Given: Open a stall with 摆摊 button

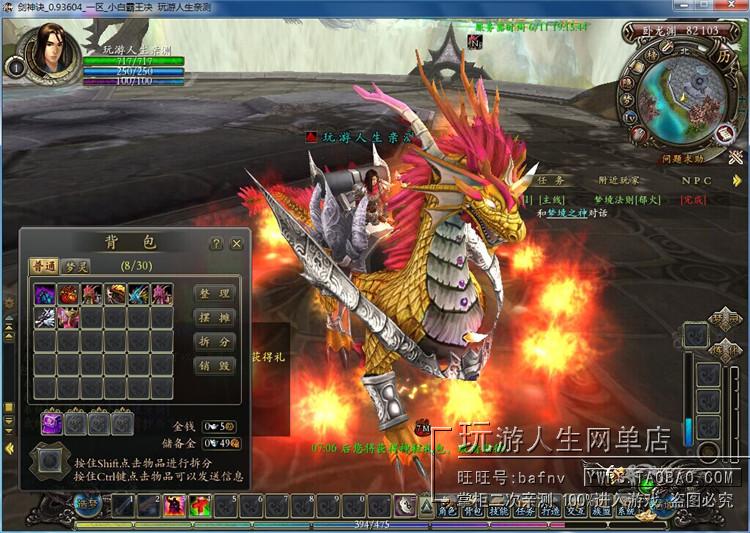Looking at the screenshot, I should click(214, 318).
